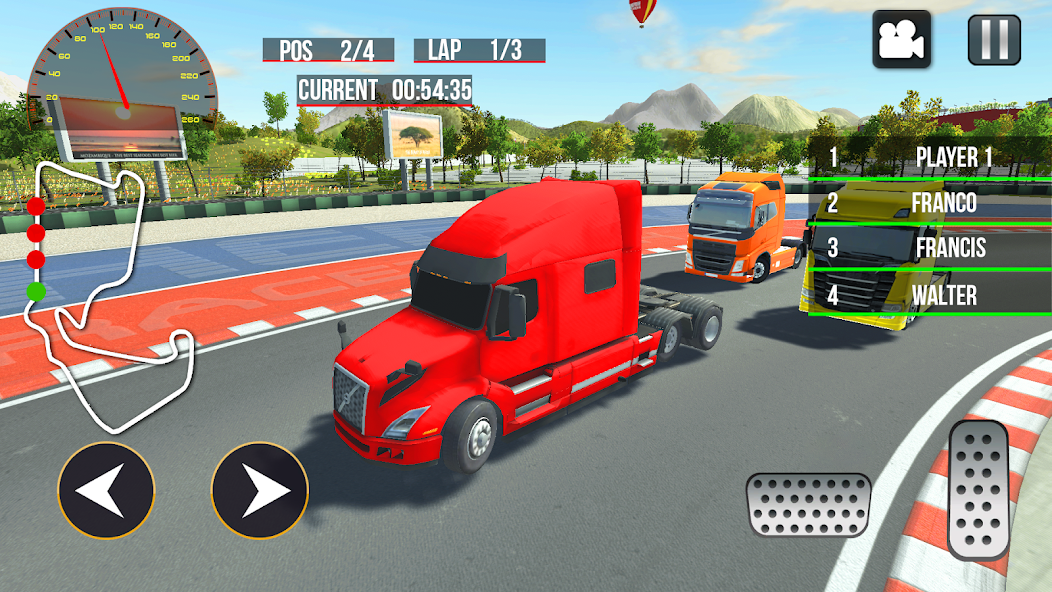The height and width of the screenshot is (592, 1052).
Task: Select the FRANCO leaderboard row
Action: (928, 203)
